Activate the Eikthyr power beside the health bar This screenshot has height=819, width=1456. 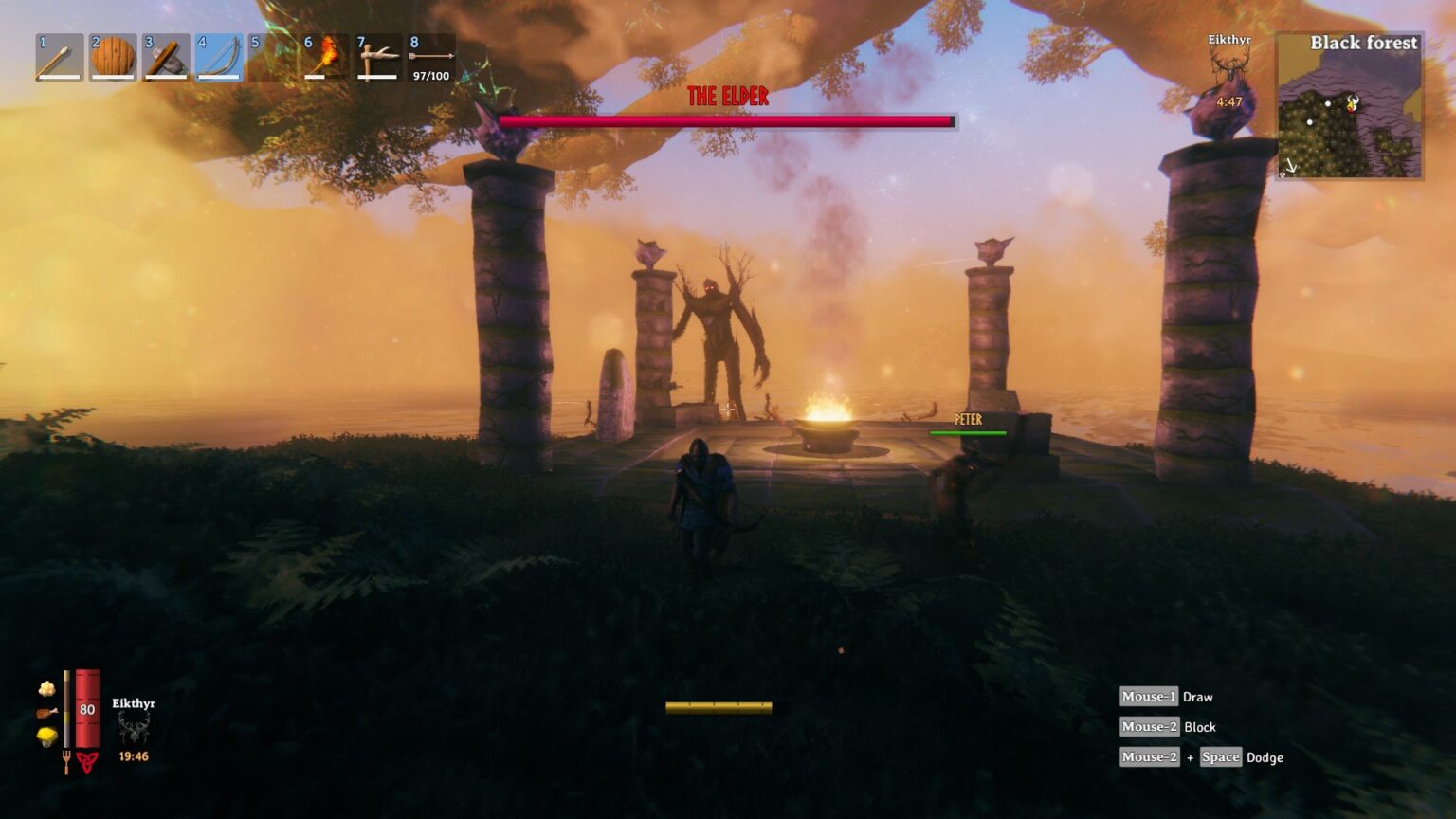[134, 728]
